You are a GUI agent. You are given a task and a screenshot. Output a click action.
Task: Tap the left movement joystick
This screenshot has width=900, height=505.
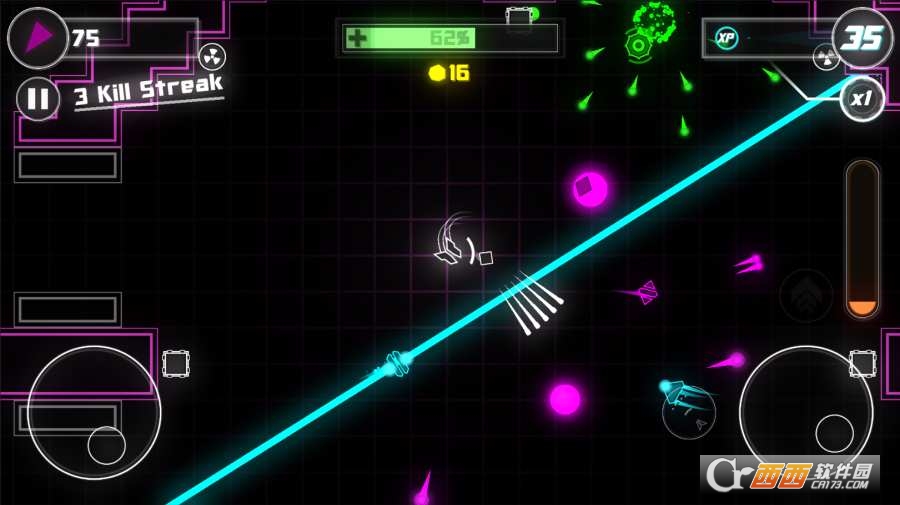[x=94, y=412]
